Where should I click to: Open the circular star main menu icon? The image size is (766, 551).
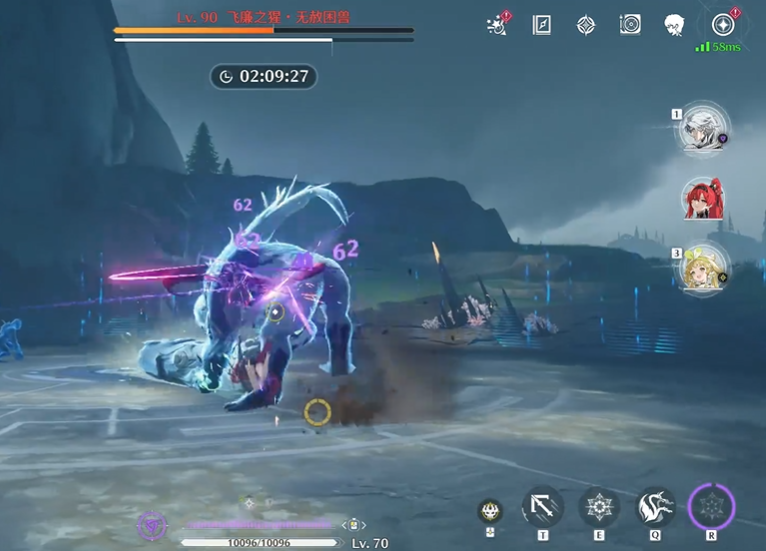click(722, 25)
